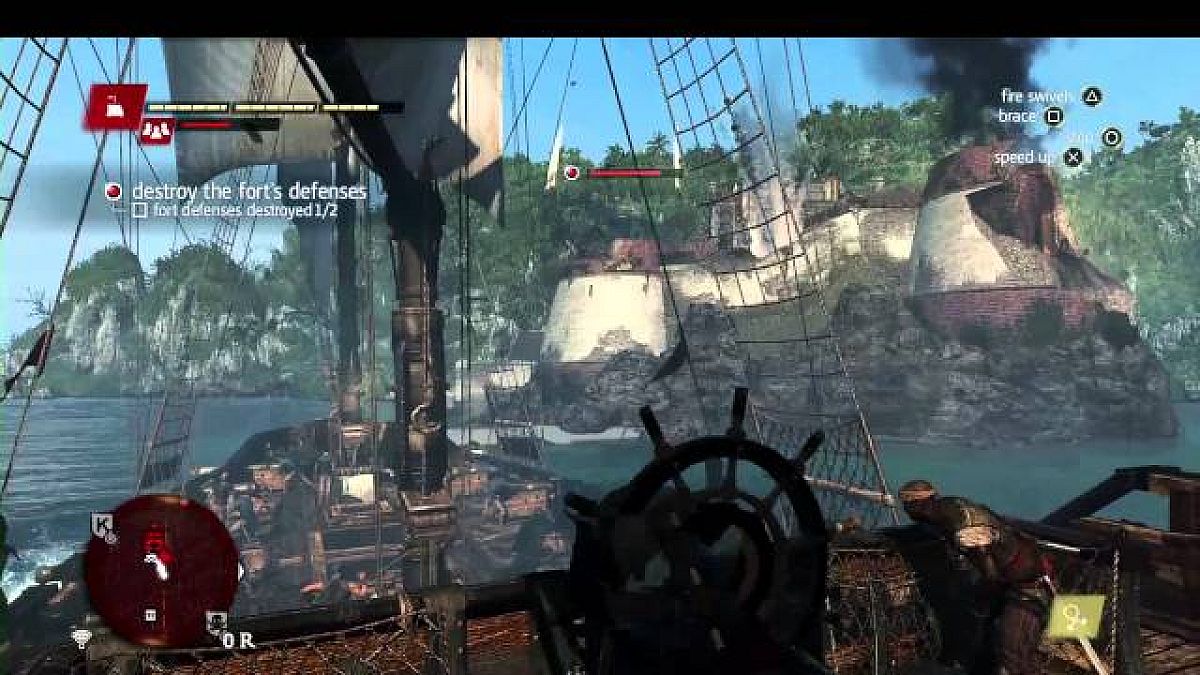Select the fort's red target marker
Viewport: 1200px width, 675px height.
click(x=571, y=173)
